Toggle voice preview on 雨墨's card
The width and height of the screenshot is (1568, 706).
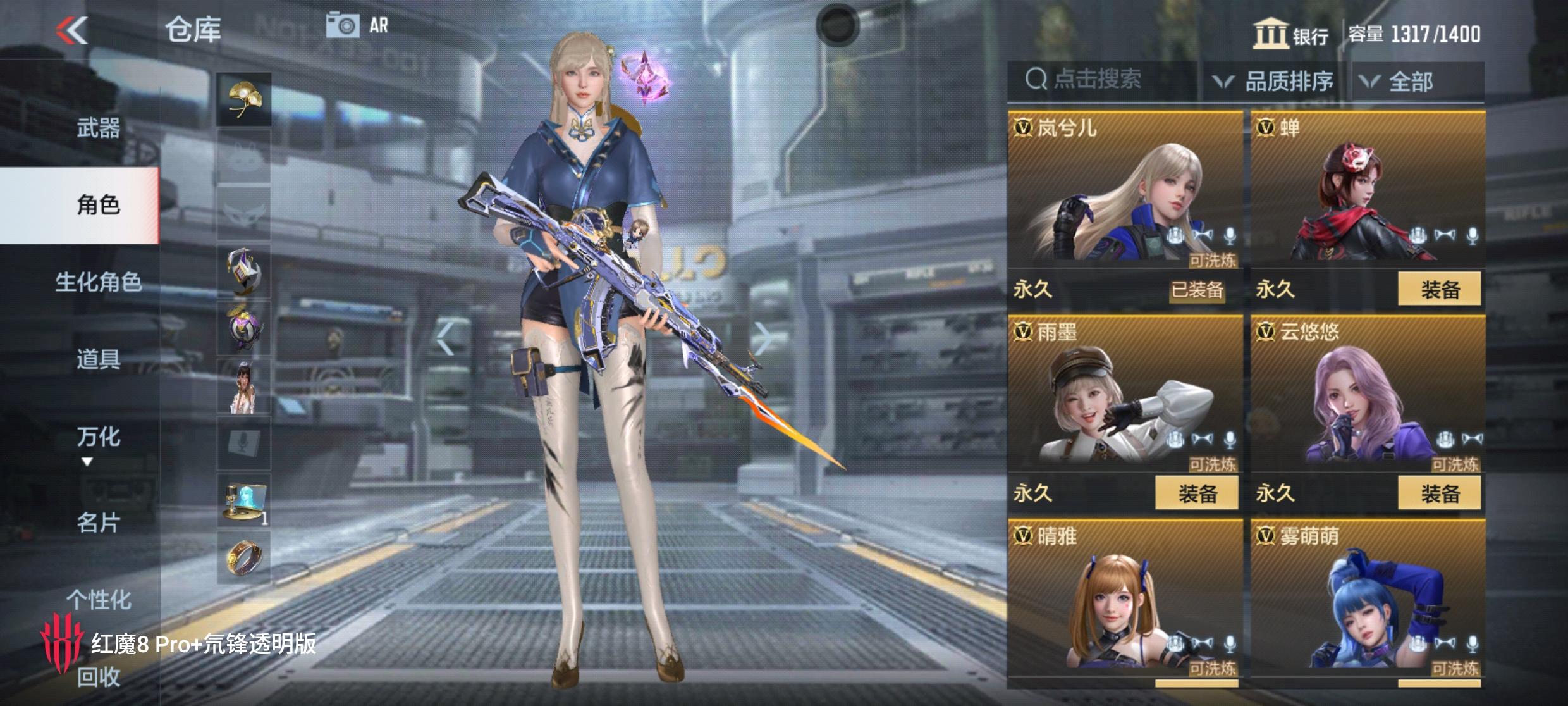(1230, 440)
